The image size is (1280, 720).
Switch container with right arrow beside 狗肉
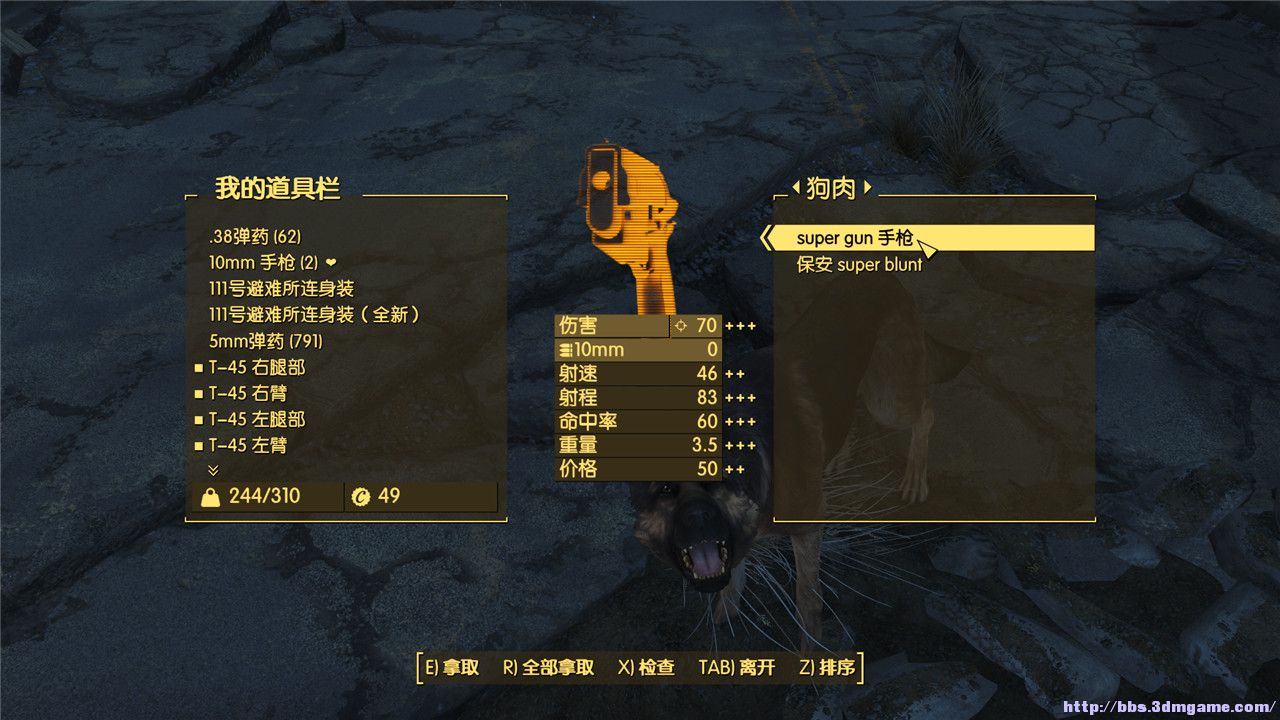pos(868,187)
